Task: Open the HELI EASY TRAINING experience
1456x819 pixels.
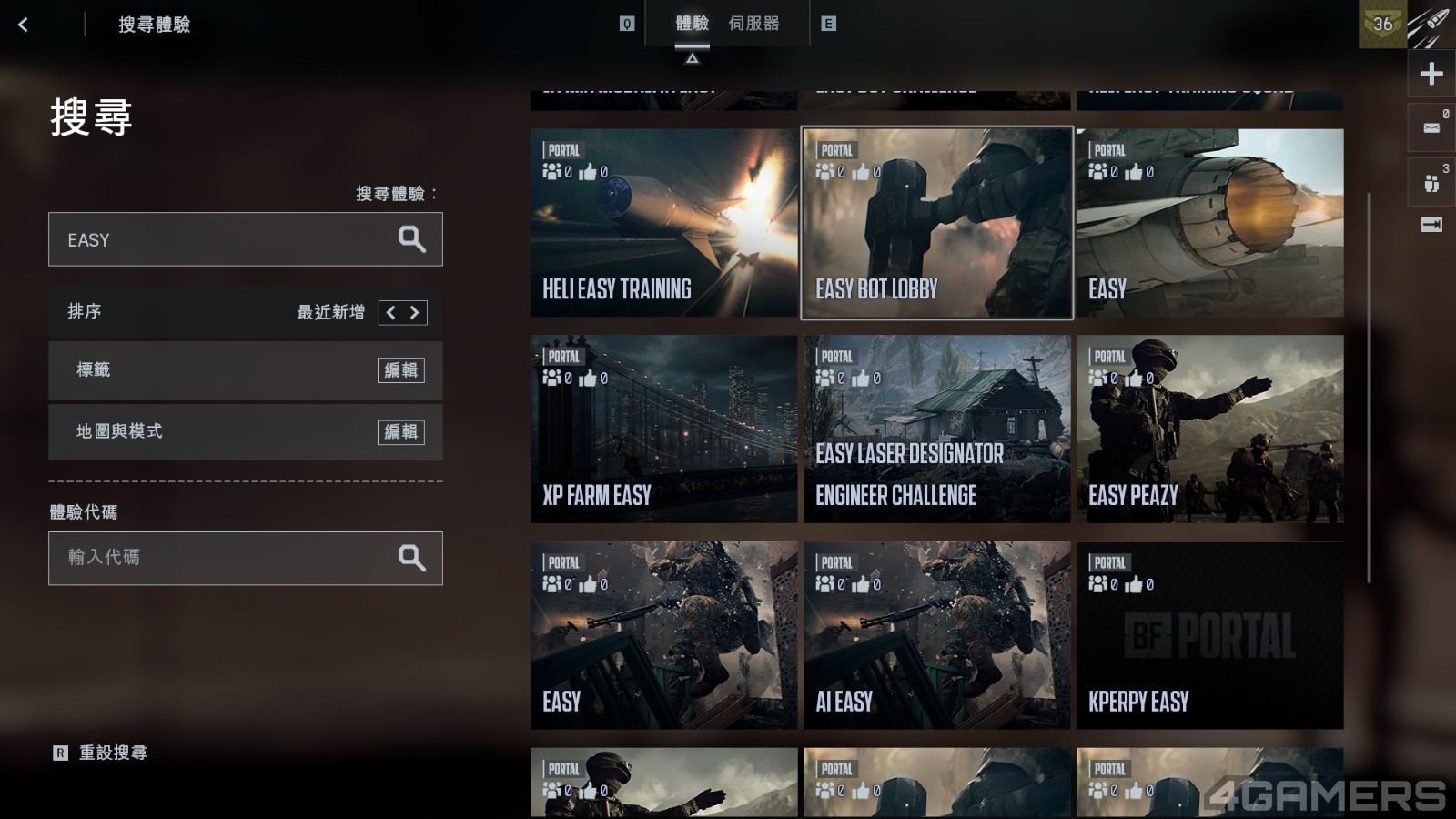Action: (663, 223)
